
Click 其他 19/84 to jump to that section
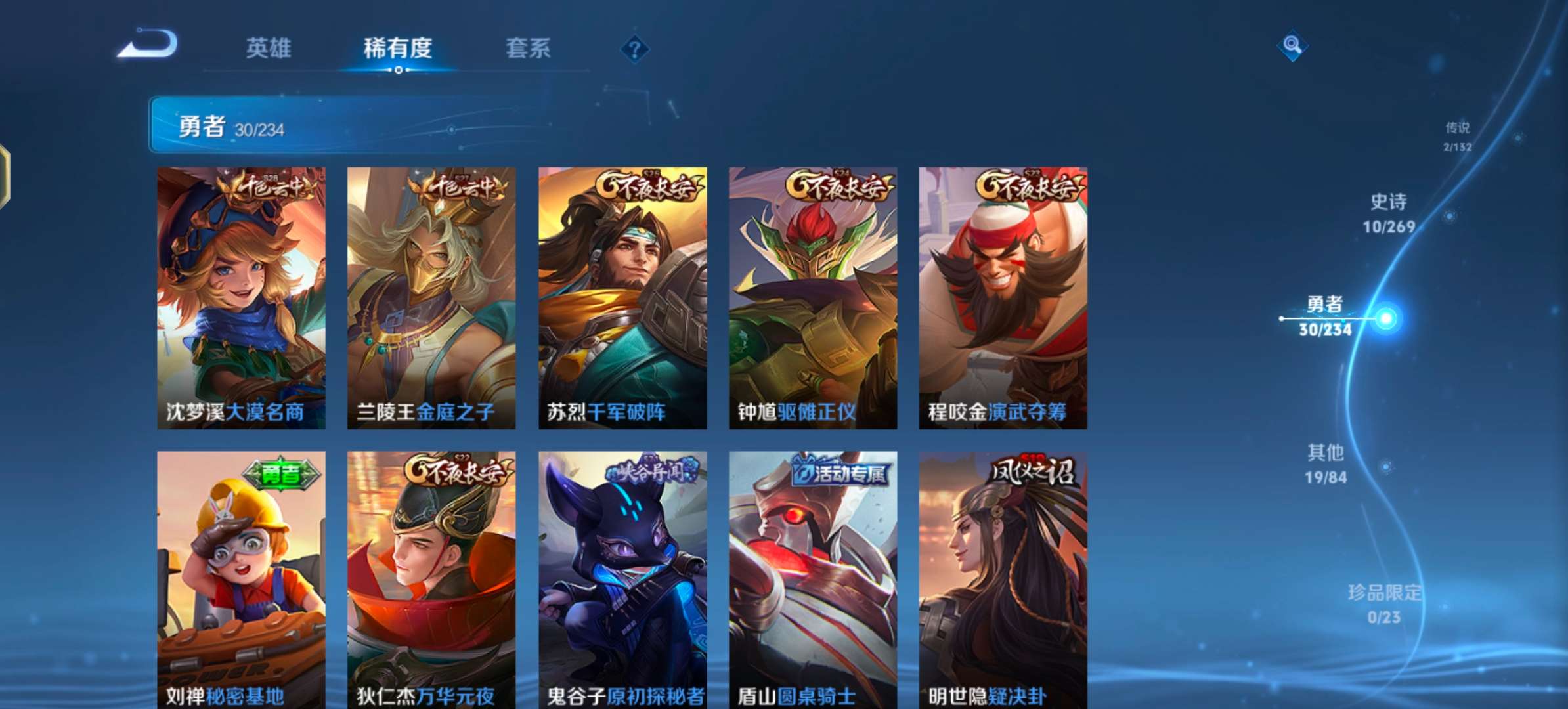tap(1327, 462)
